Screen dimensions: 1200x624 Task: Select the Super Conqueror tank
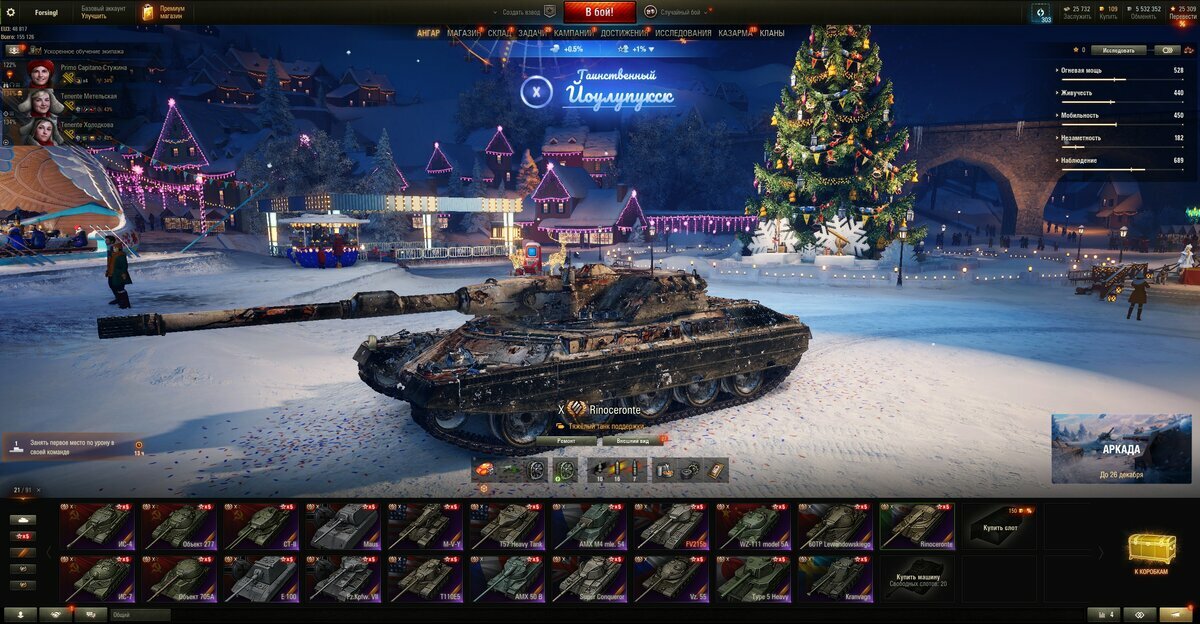(590, 579)
